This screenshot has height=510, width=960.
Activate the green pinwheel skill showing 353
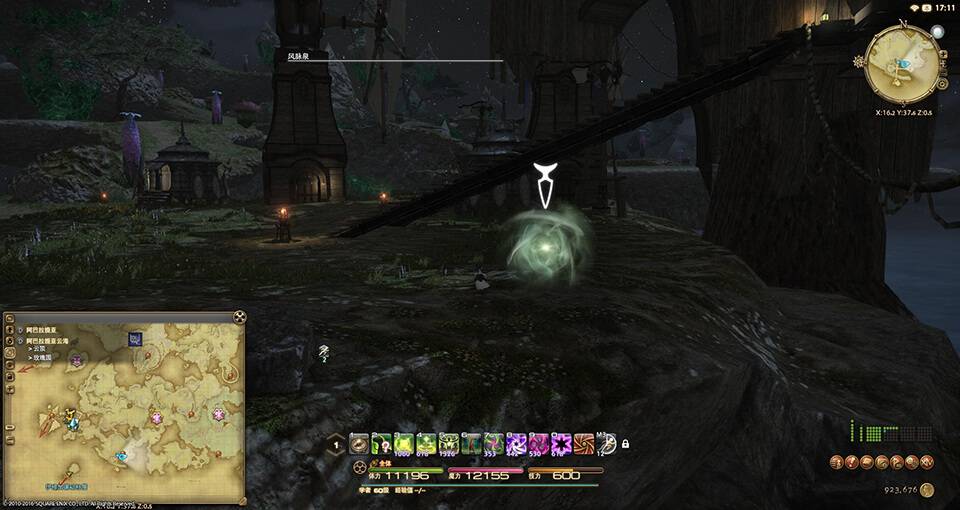[x=494, y=444]
